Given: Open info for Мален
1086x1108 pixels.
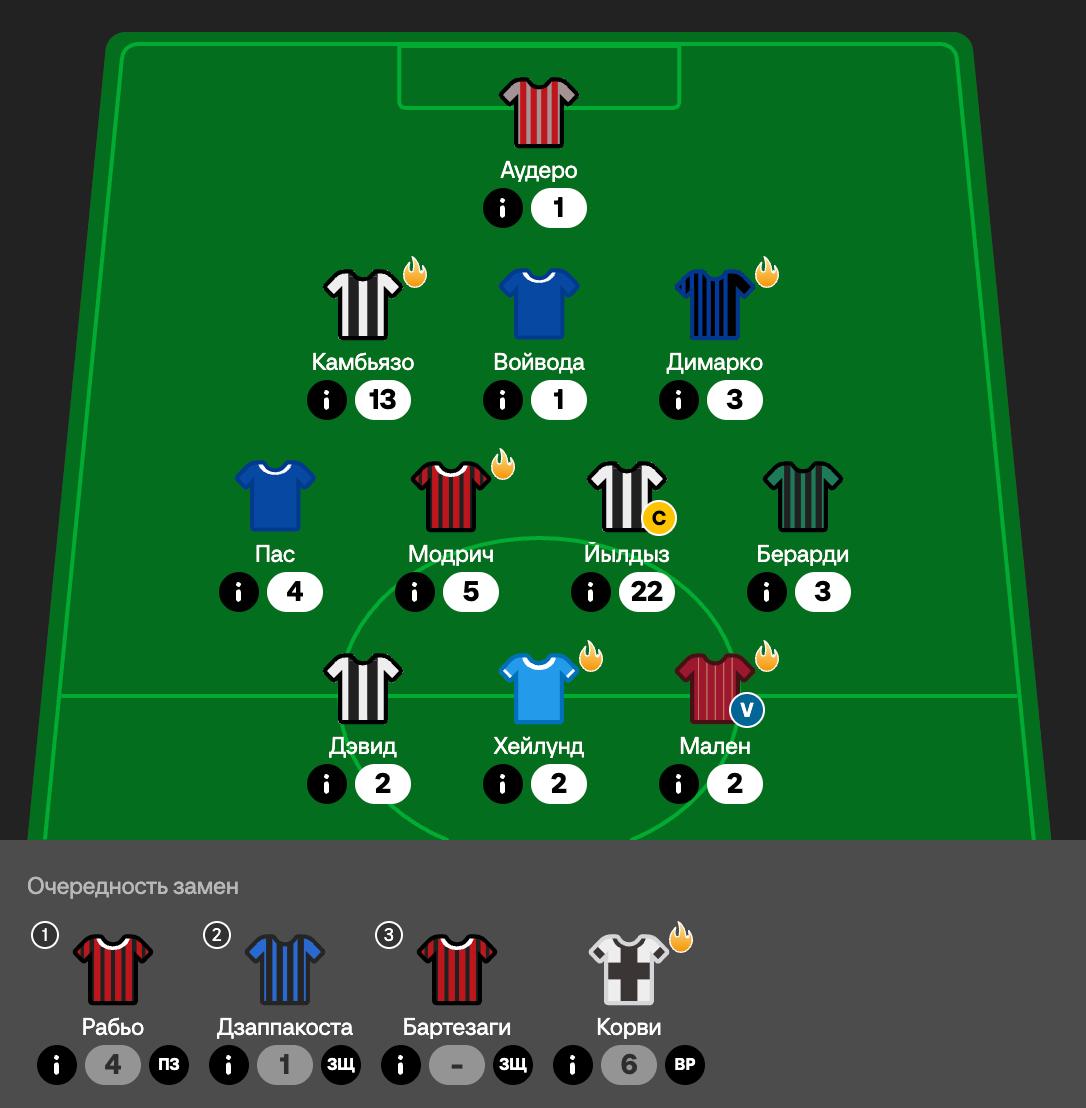Looking at the screenshot, I should [x=679, y=785].
